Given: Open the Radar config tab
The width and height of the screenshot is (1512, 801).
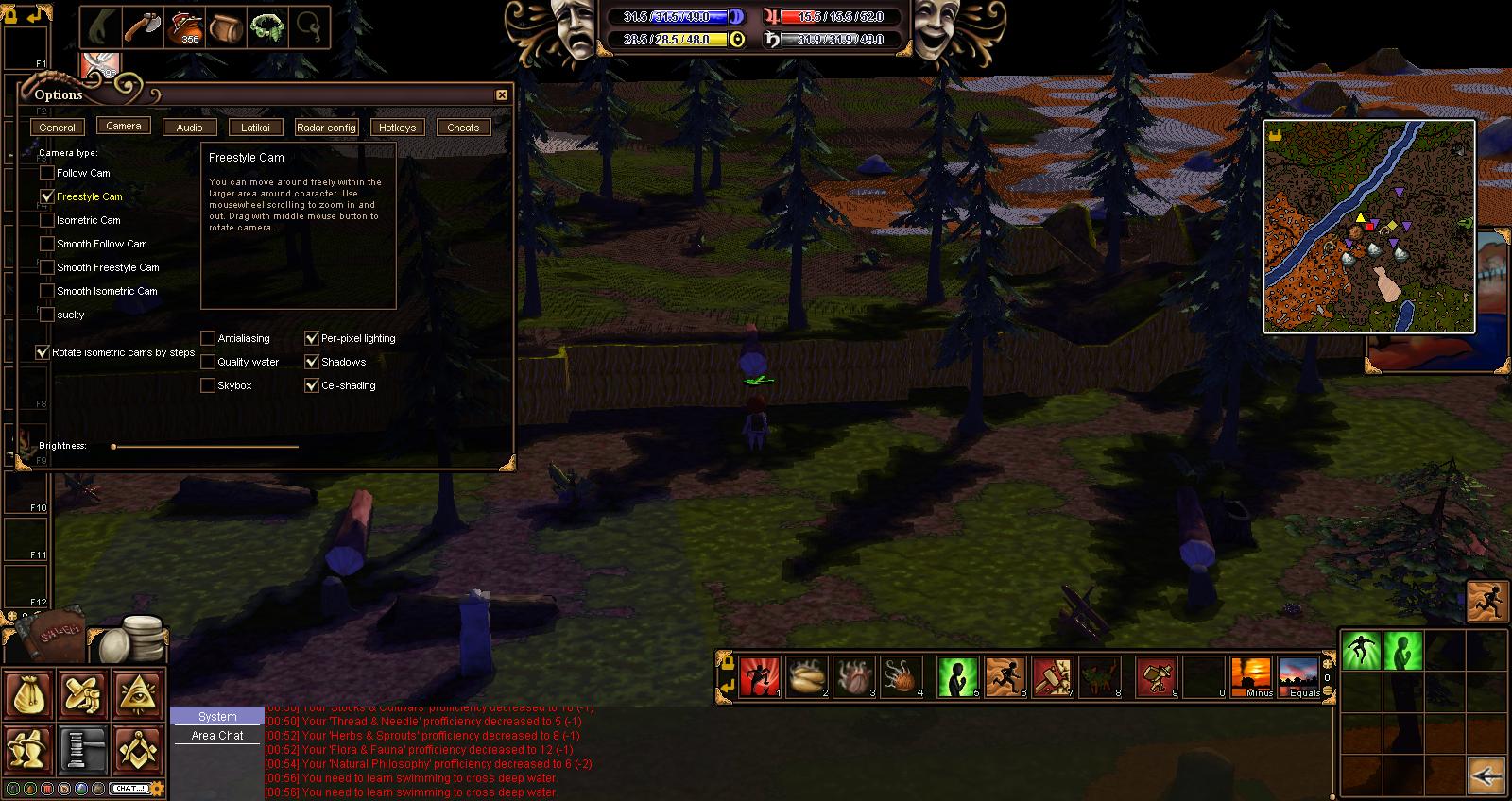Looking at the screenshot, I should click(326, 128).
